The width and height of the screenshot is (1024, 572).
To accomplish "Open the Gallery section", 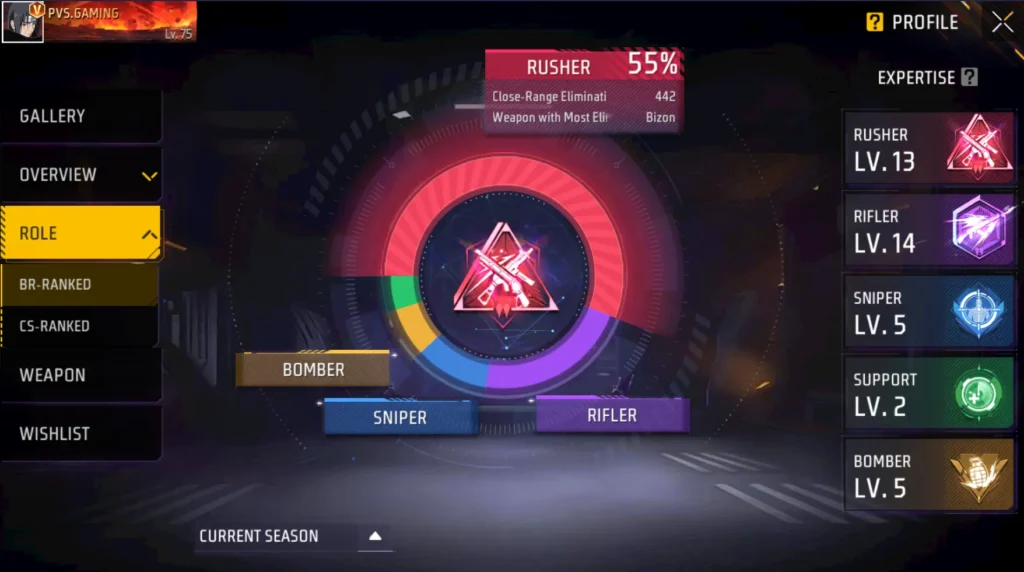I will 80,116.
